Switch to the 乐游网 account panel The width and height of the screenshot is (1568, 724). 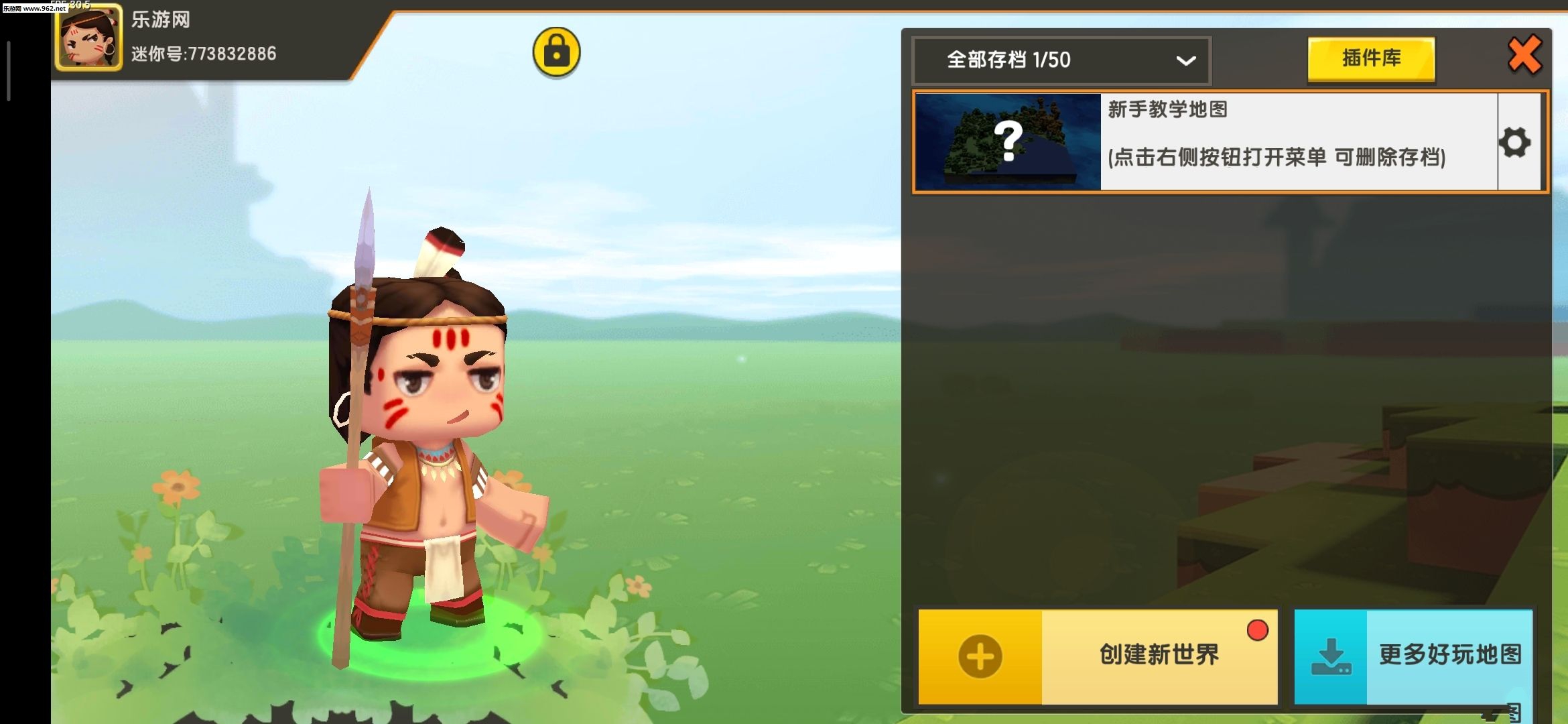161,20
